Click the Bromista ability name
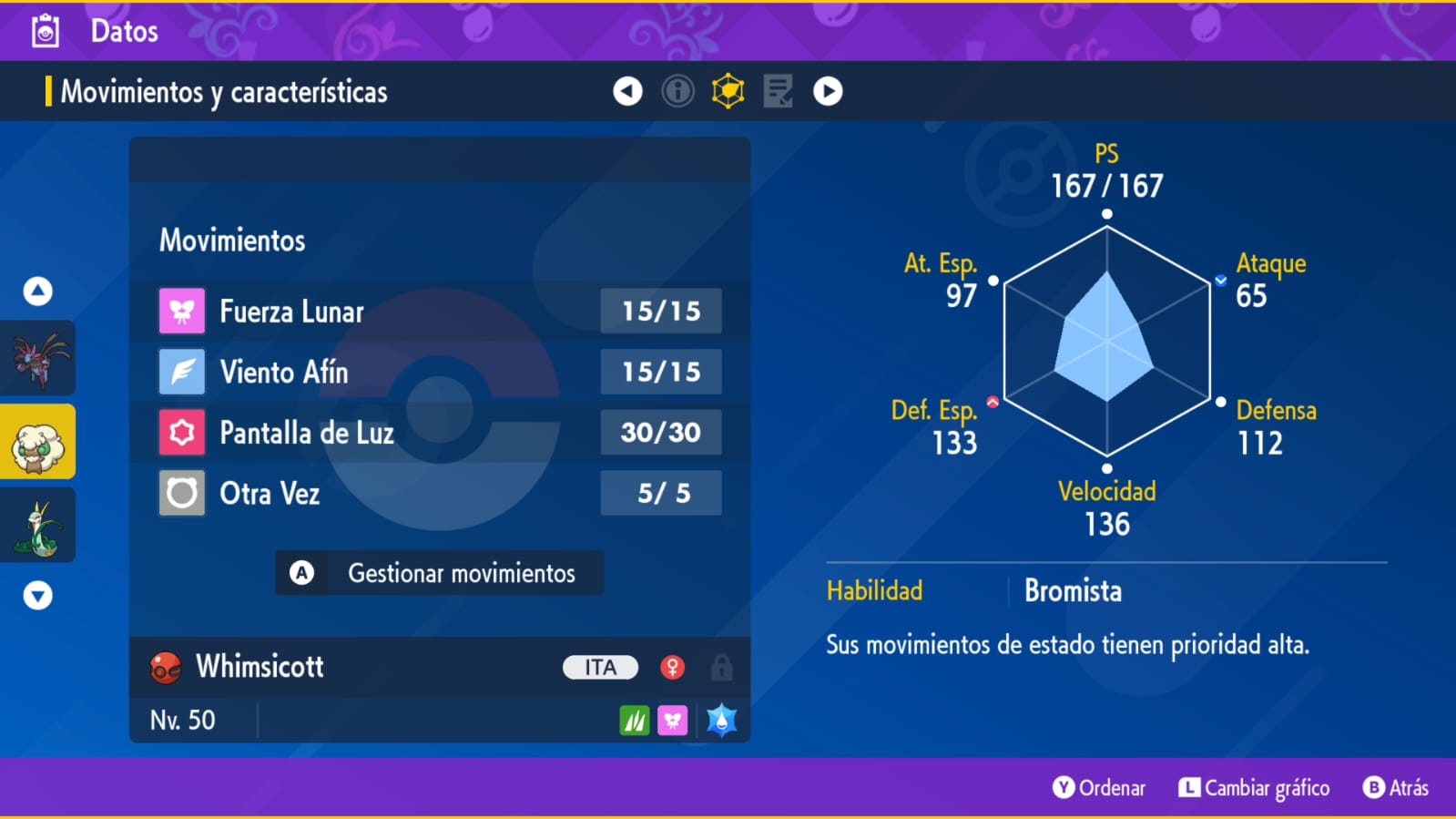The width and height of the screenshot is (1456, 819). pos(1073,591)
